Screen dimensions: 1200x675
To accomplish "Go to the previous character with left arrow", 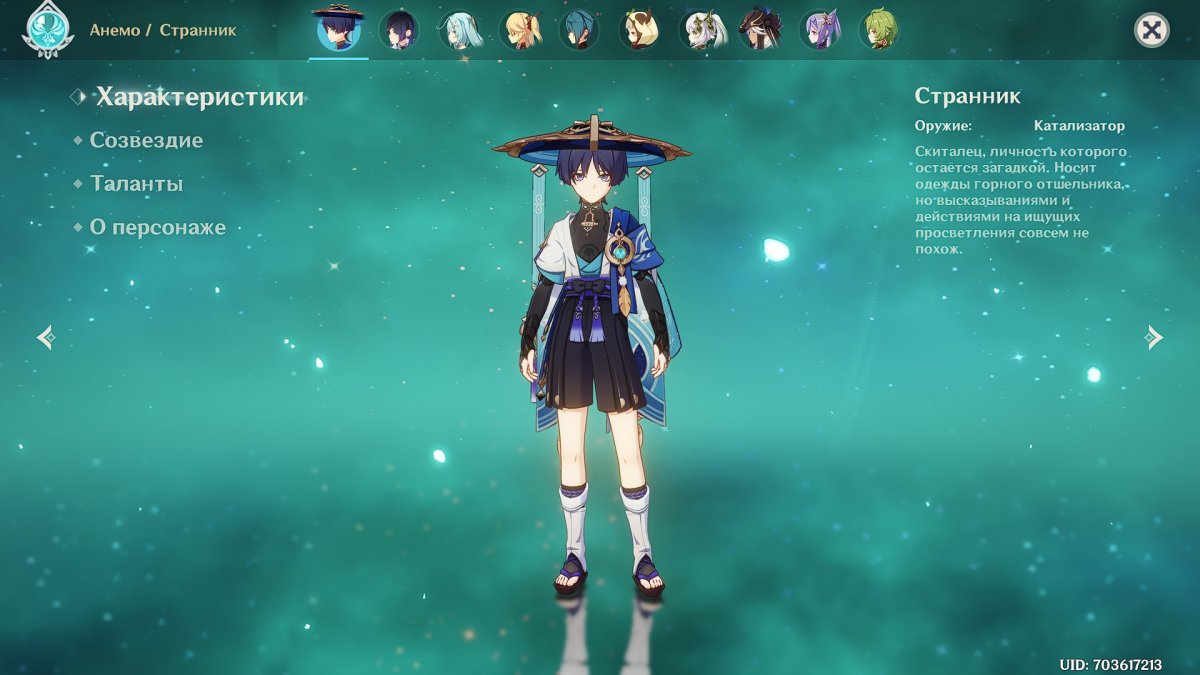I will tap(46, 338).
